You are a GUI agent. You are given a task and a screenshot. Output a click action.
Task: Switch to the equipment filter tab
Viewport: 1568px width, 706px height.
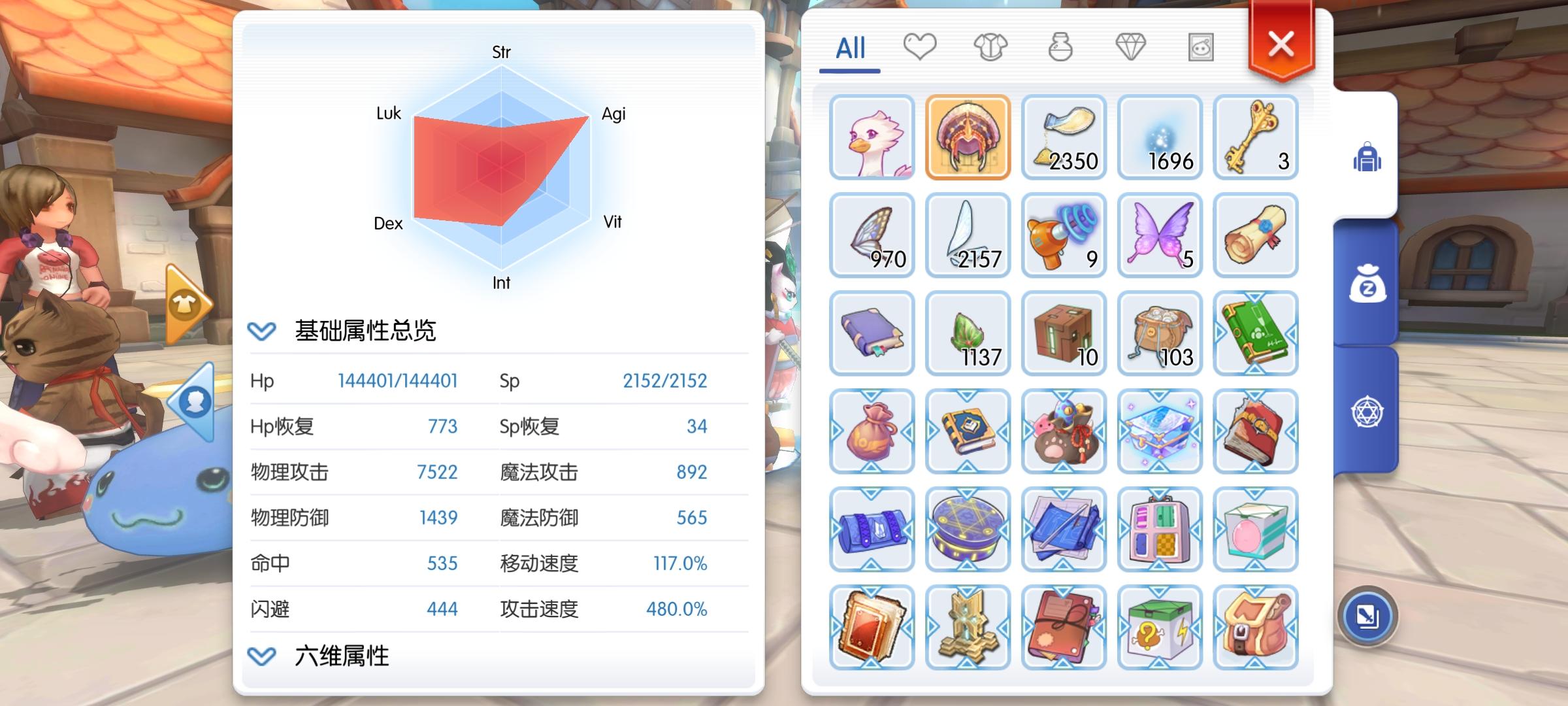[x=991, y=46]
